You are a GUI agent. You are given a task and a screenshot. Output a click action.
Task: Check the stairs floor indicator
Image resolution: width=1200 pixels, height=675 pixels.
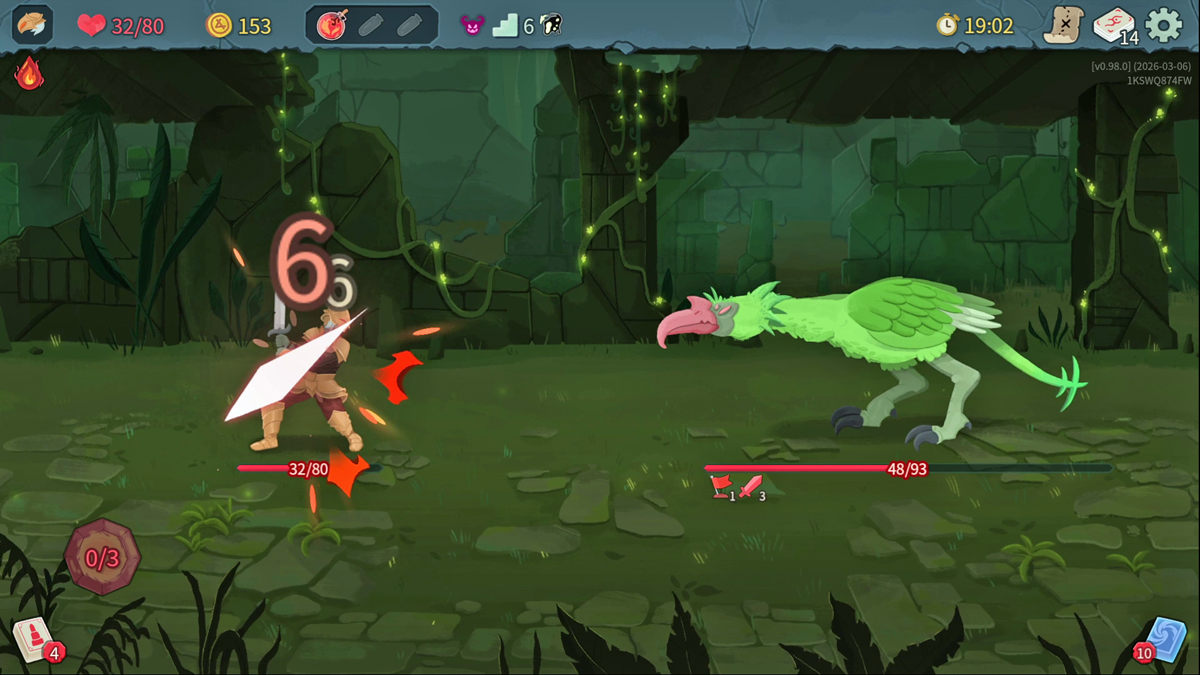coord(506,26)
